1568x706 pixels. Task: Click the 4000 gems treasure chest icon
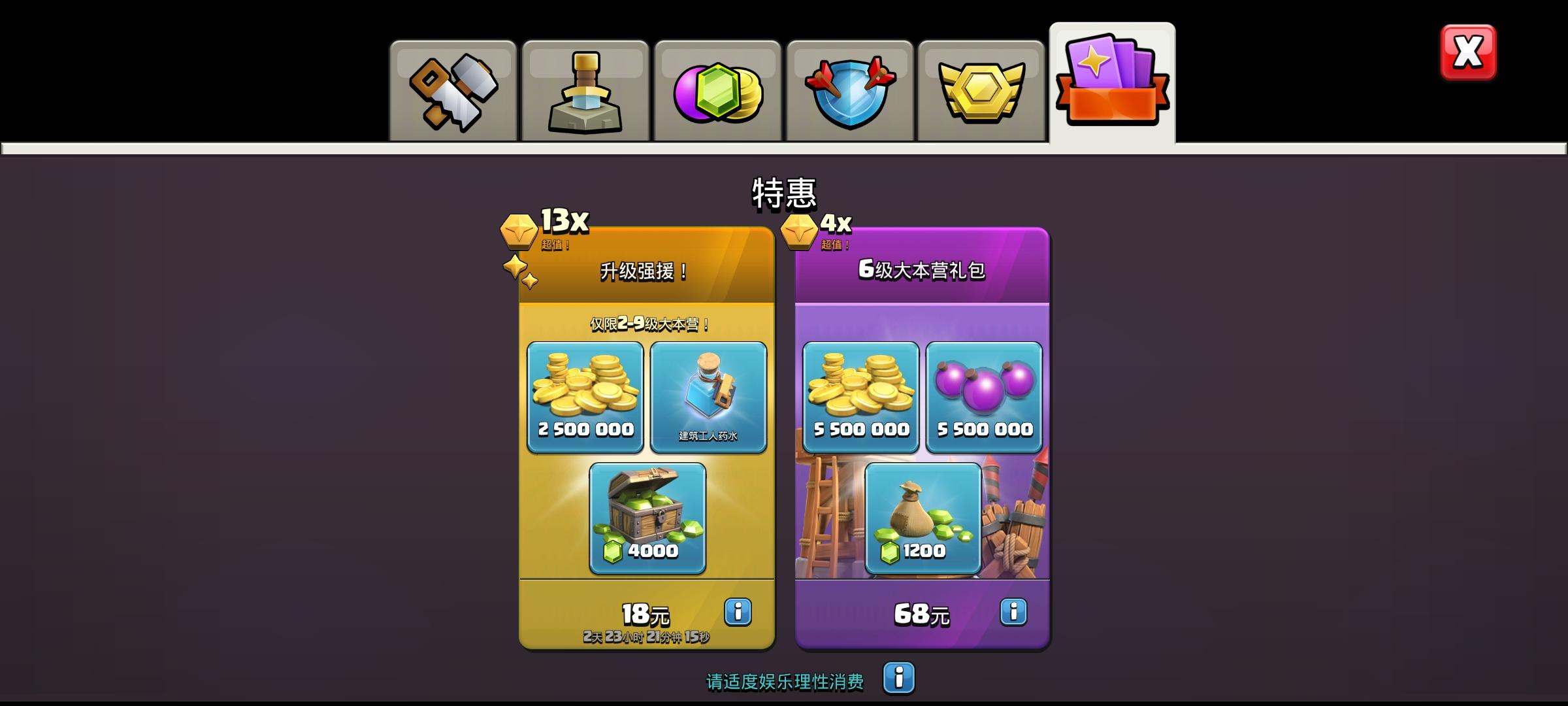(647, 518)
